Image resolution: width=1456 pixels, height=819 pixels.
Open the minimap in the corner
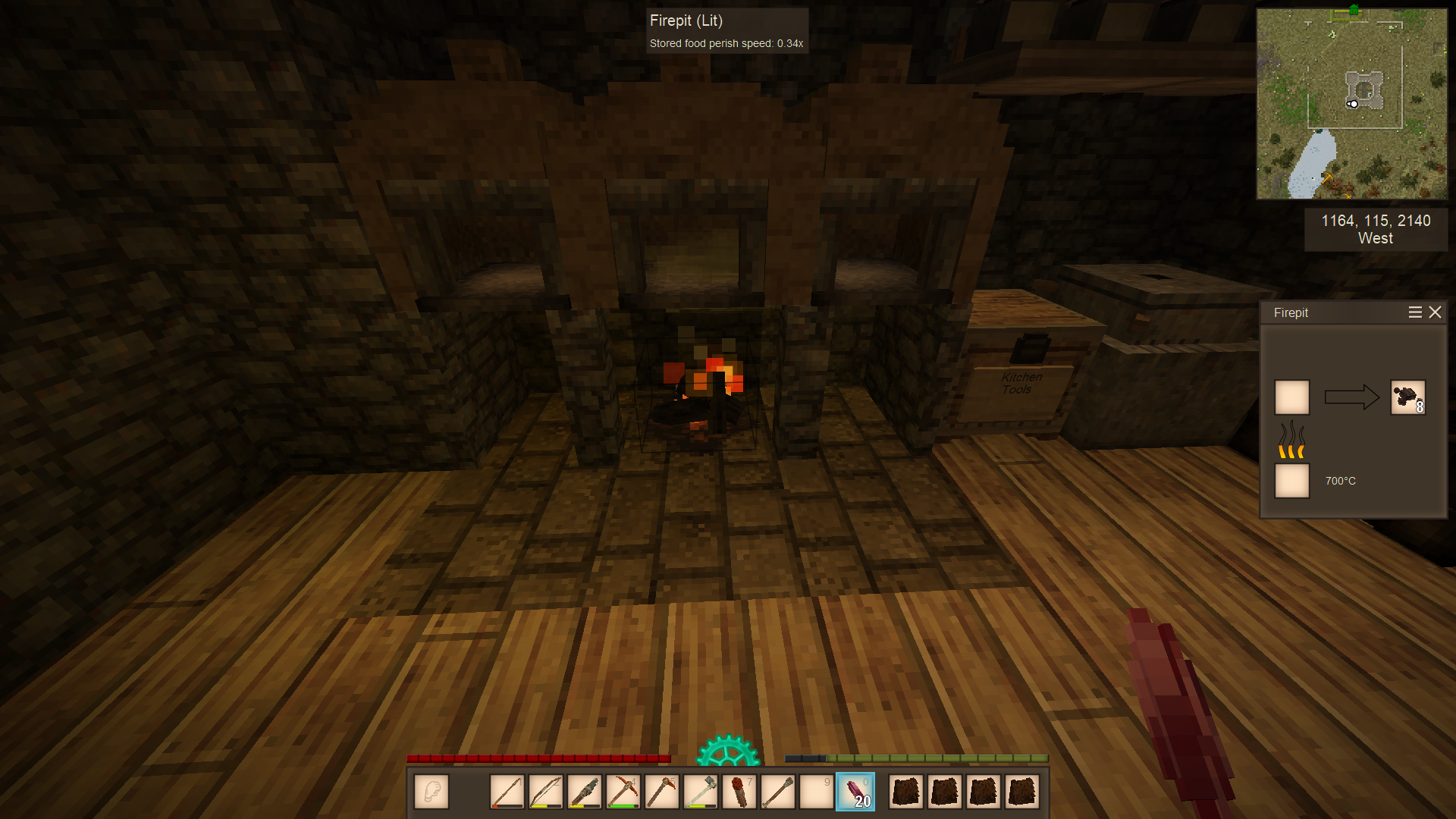click(1351, 104)
